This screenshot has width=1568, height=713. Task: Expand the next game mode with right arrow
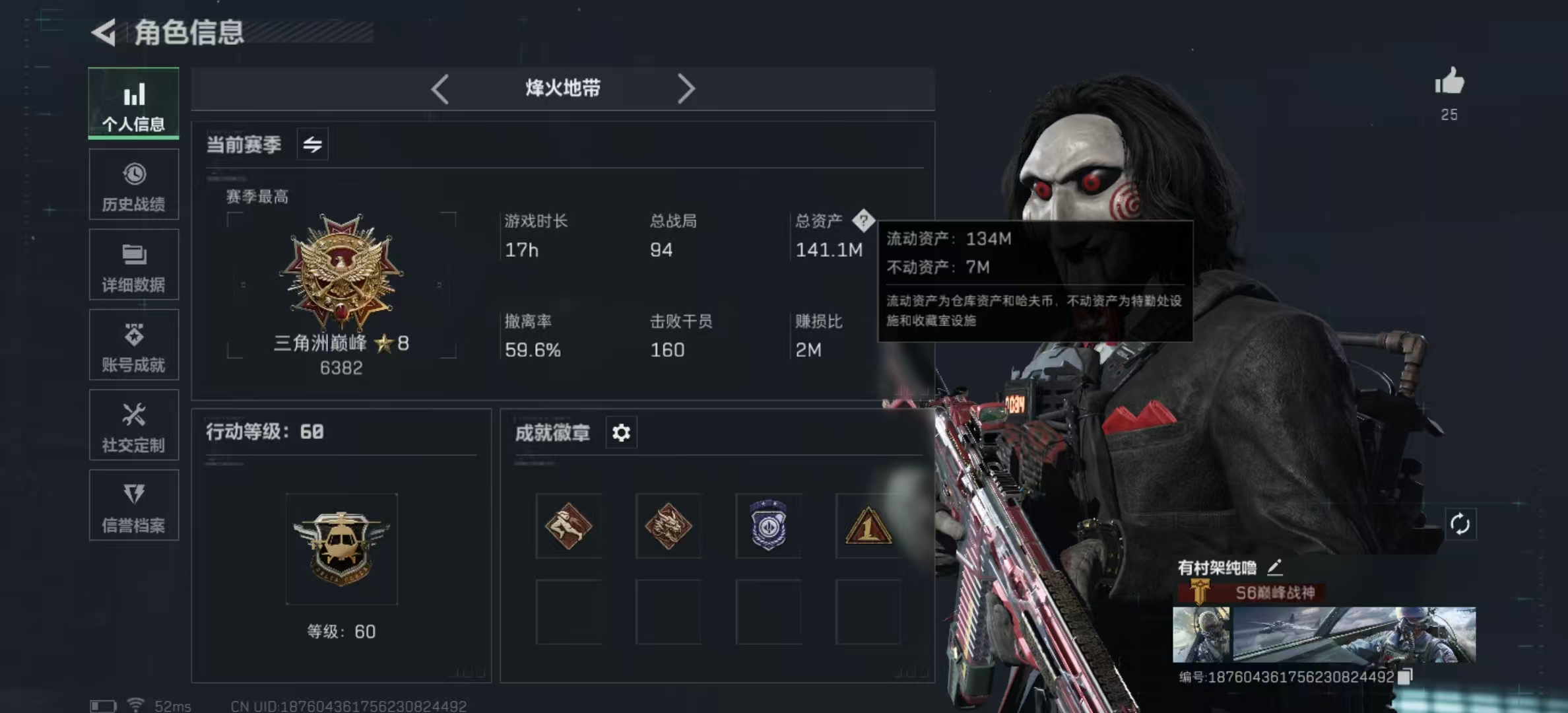click(x=686, y=88)
